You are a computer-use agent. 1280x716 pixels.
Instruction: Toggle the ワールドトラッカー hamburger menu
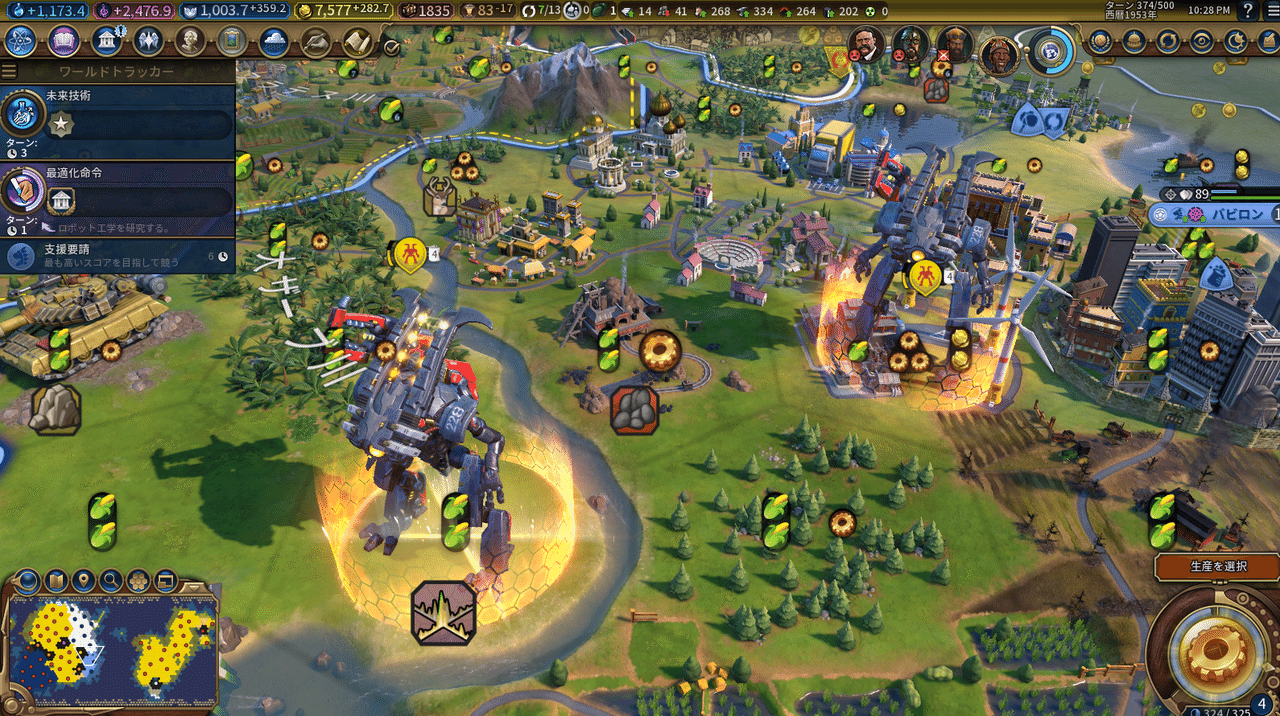[x=9, y=72]
